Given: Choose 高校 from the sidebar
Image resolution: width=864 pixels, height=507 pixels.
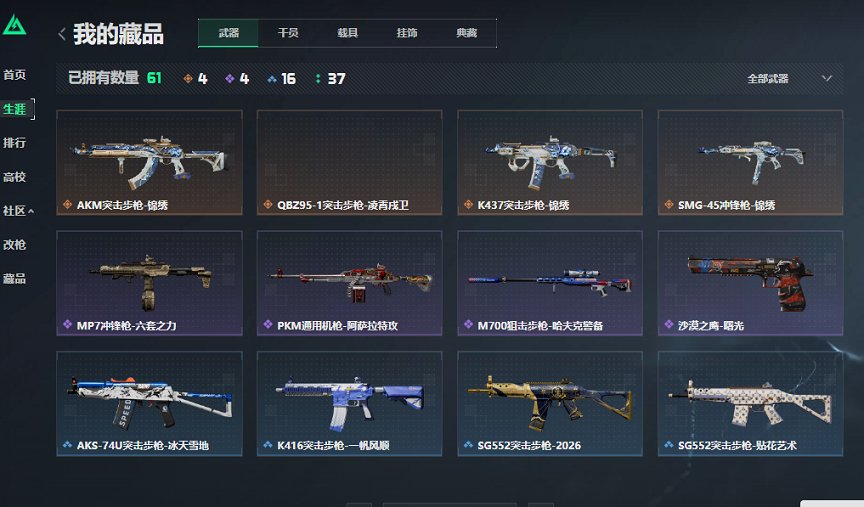Looking at the screenshot, I should pyautogui.click(x=14, y=177).
